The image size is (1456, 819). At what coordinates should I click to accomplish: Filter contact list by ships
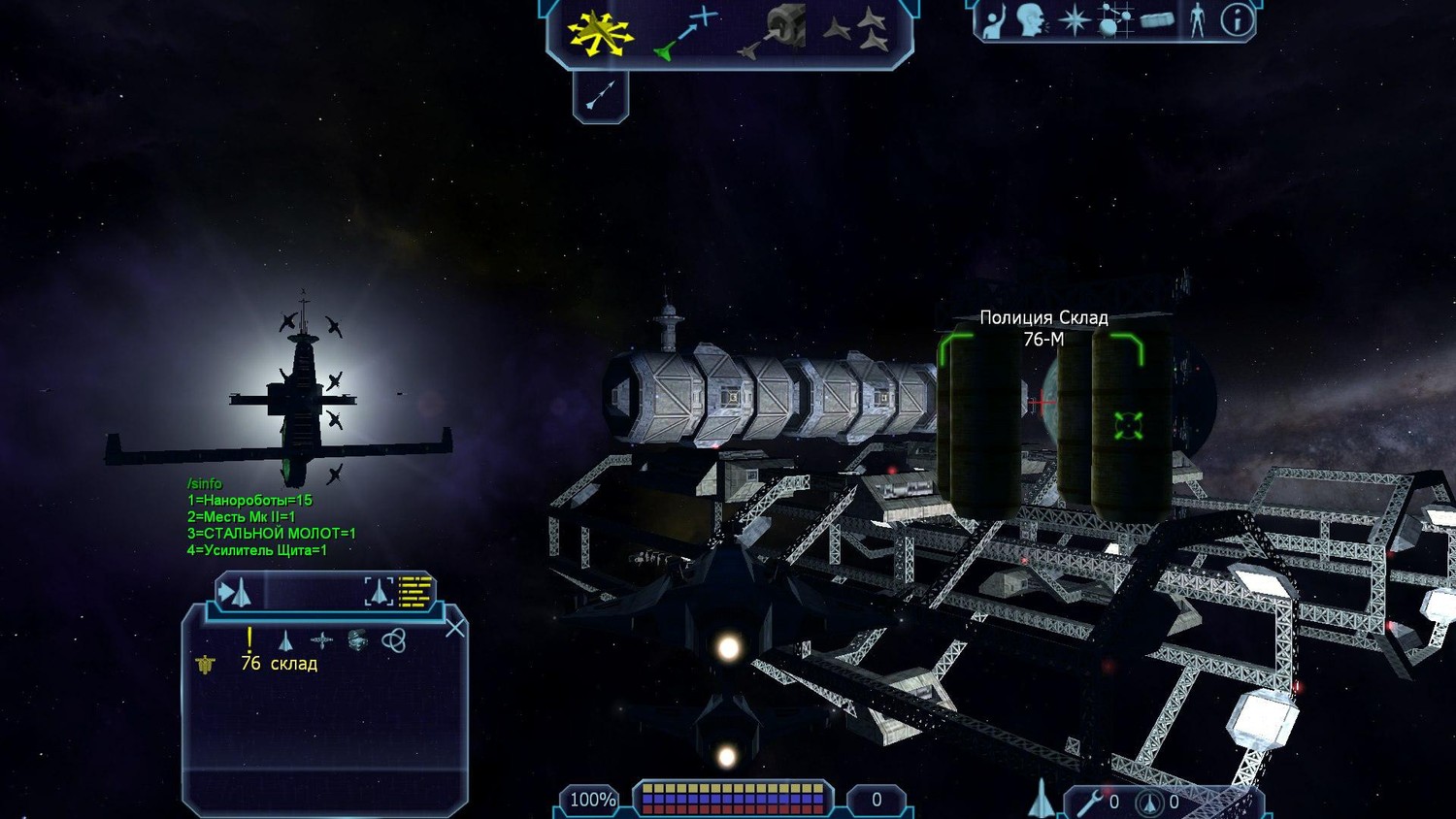pyautogui.click(x=285, y=640)
